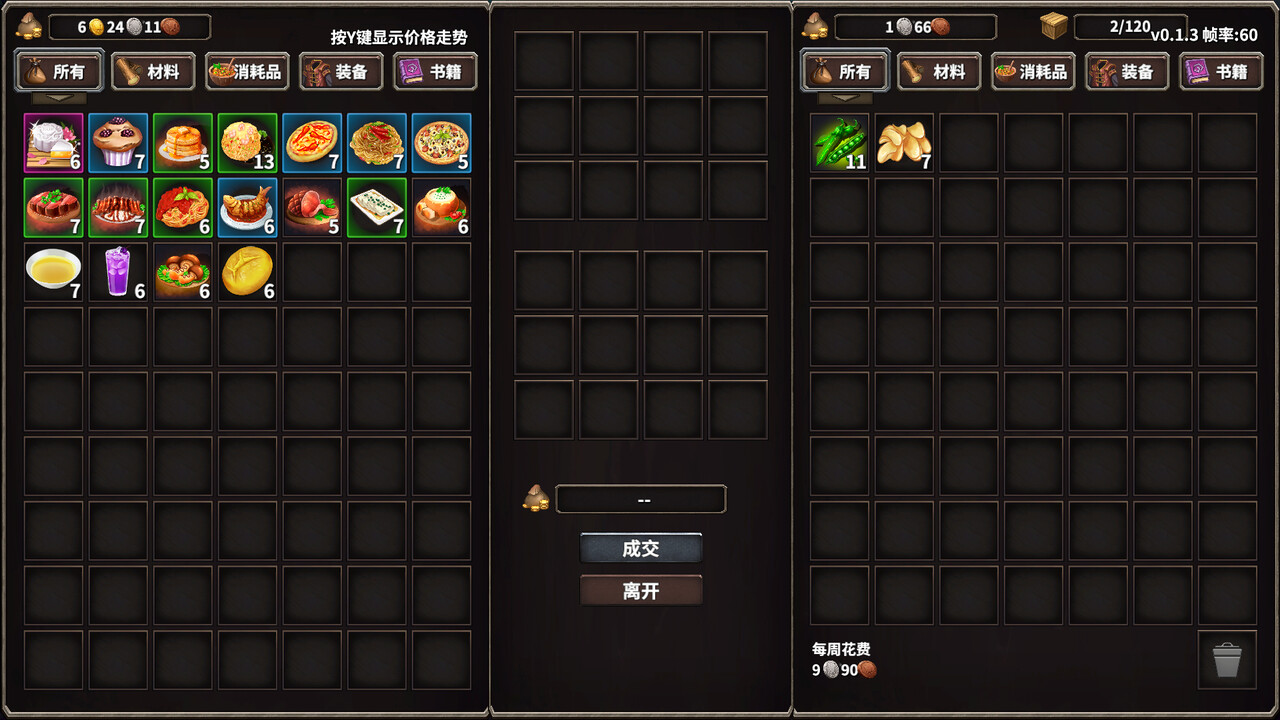Screen dimensions: 1280x720
Task: Switch to the 材料 tab on the left
Action: (x=152, y=71)
